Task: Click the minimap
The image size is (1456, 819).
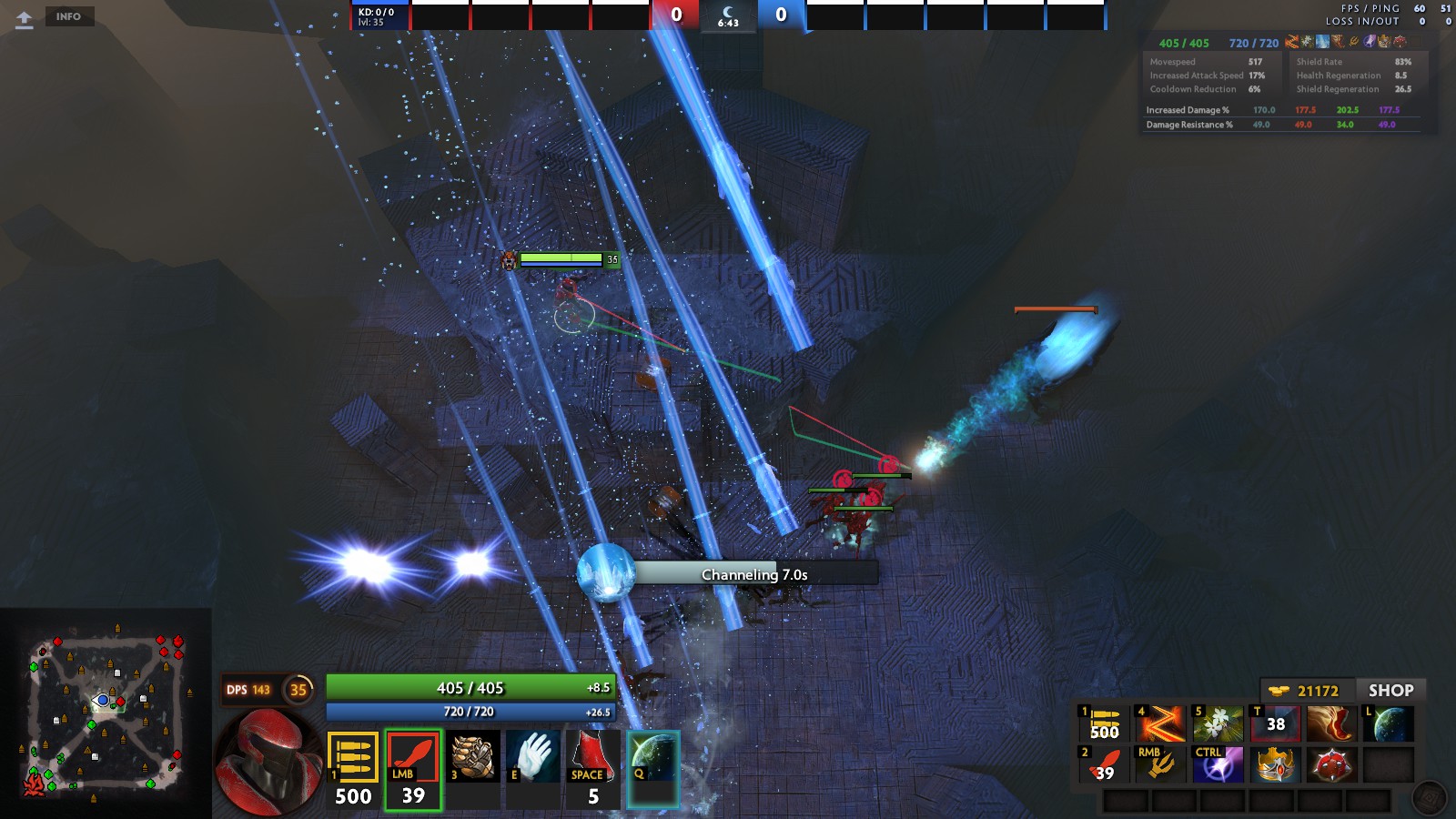Action: [106, 713]
